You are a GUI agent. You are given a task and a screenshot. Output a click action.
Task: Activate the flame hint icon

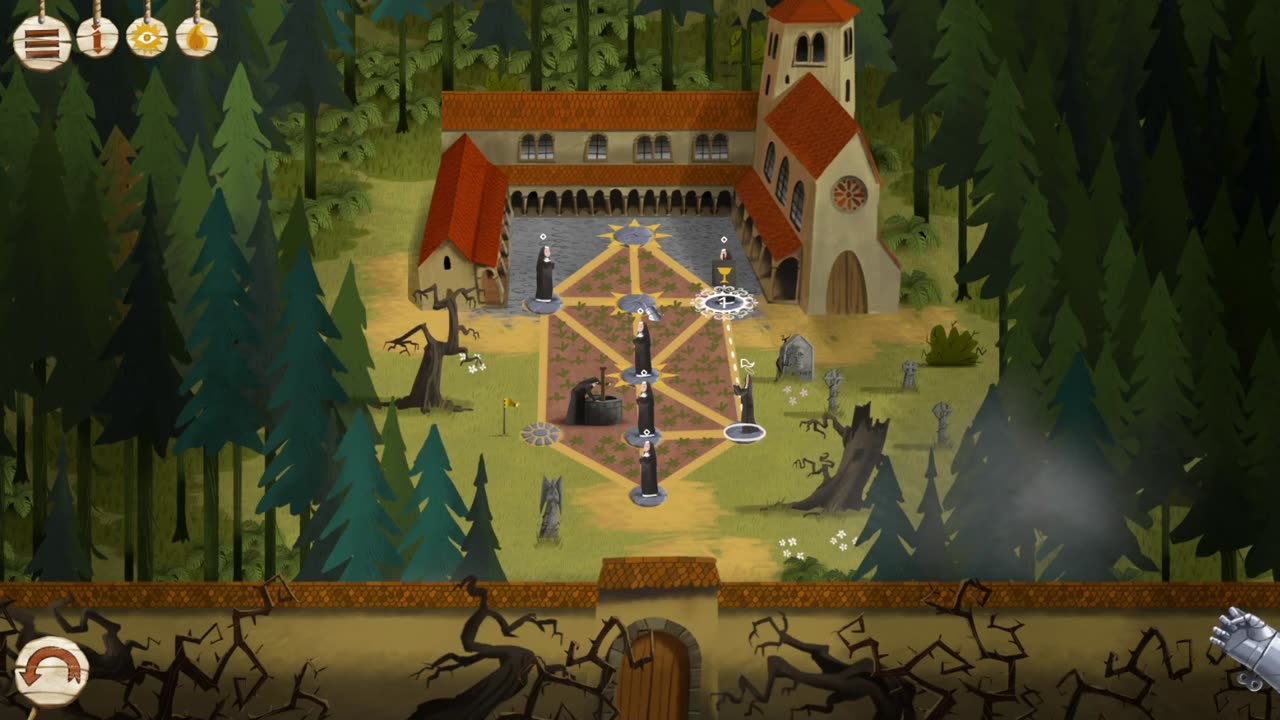[x=197, y=38]
